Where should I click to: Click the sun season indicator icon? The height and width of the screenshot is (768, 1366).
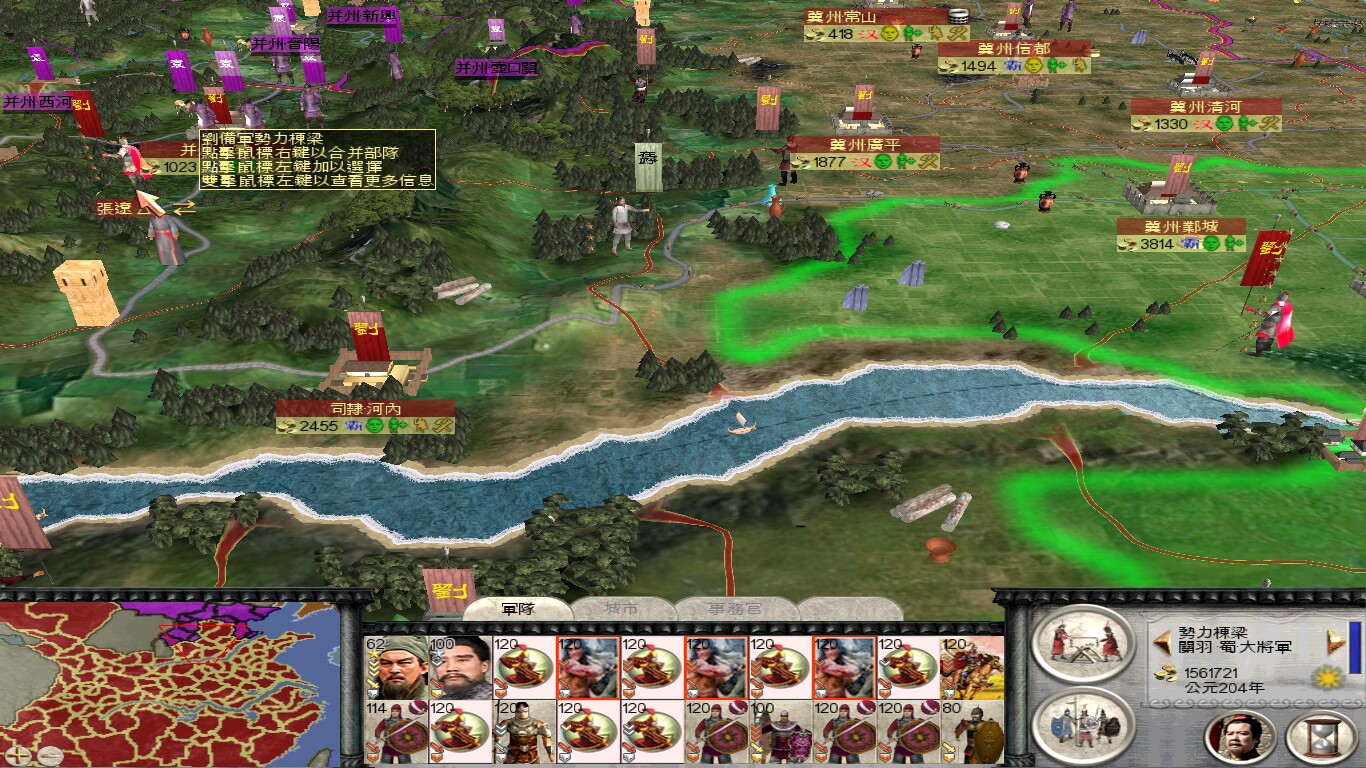pyautogui.click(x=1326, y=678)
